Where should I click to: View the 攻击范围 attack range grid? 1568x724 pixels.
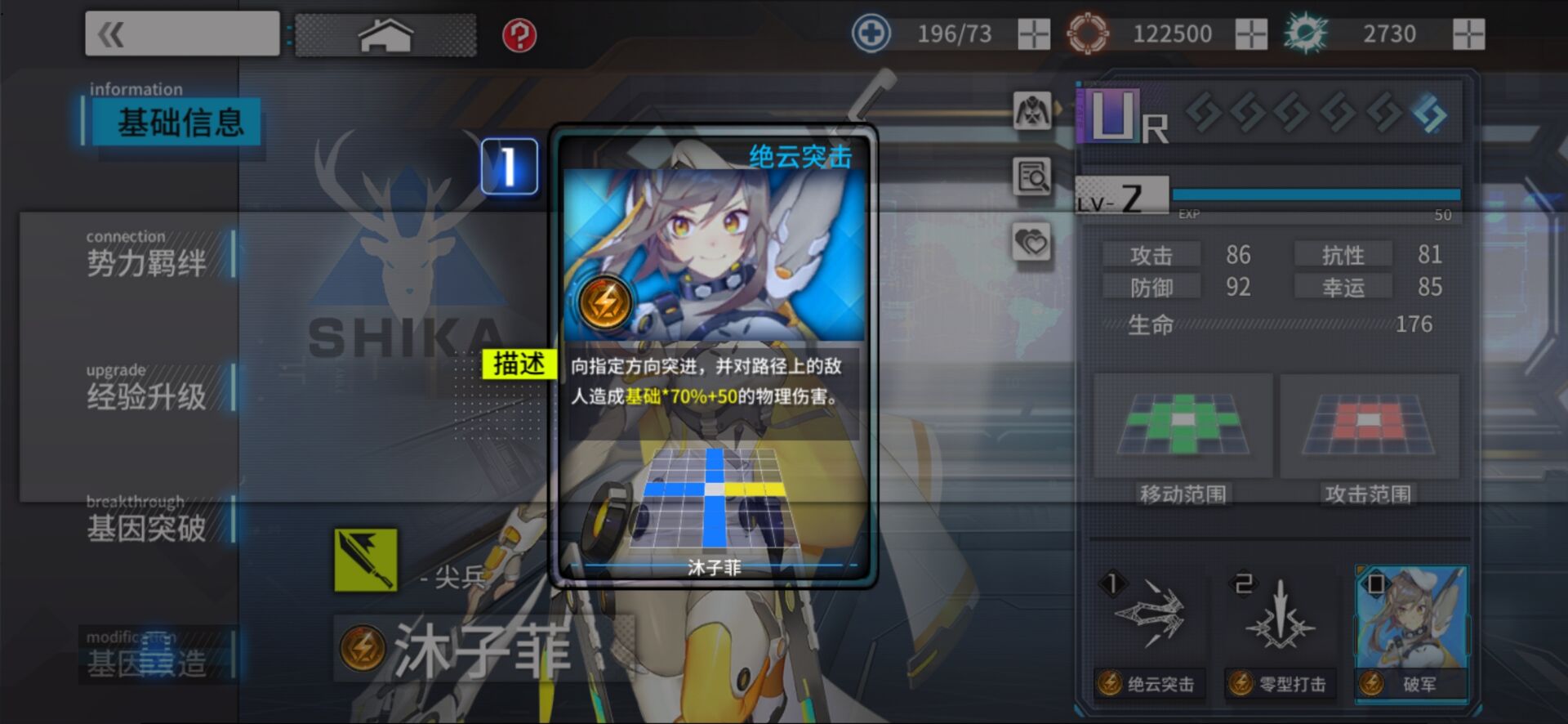[x=1369, y=426]
